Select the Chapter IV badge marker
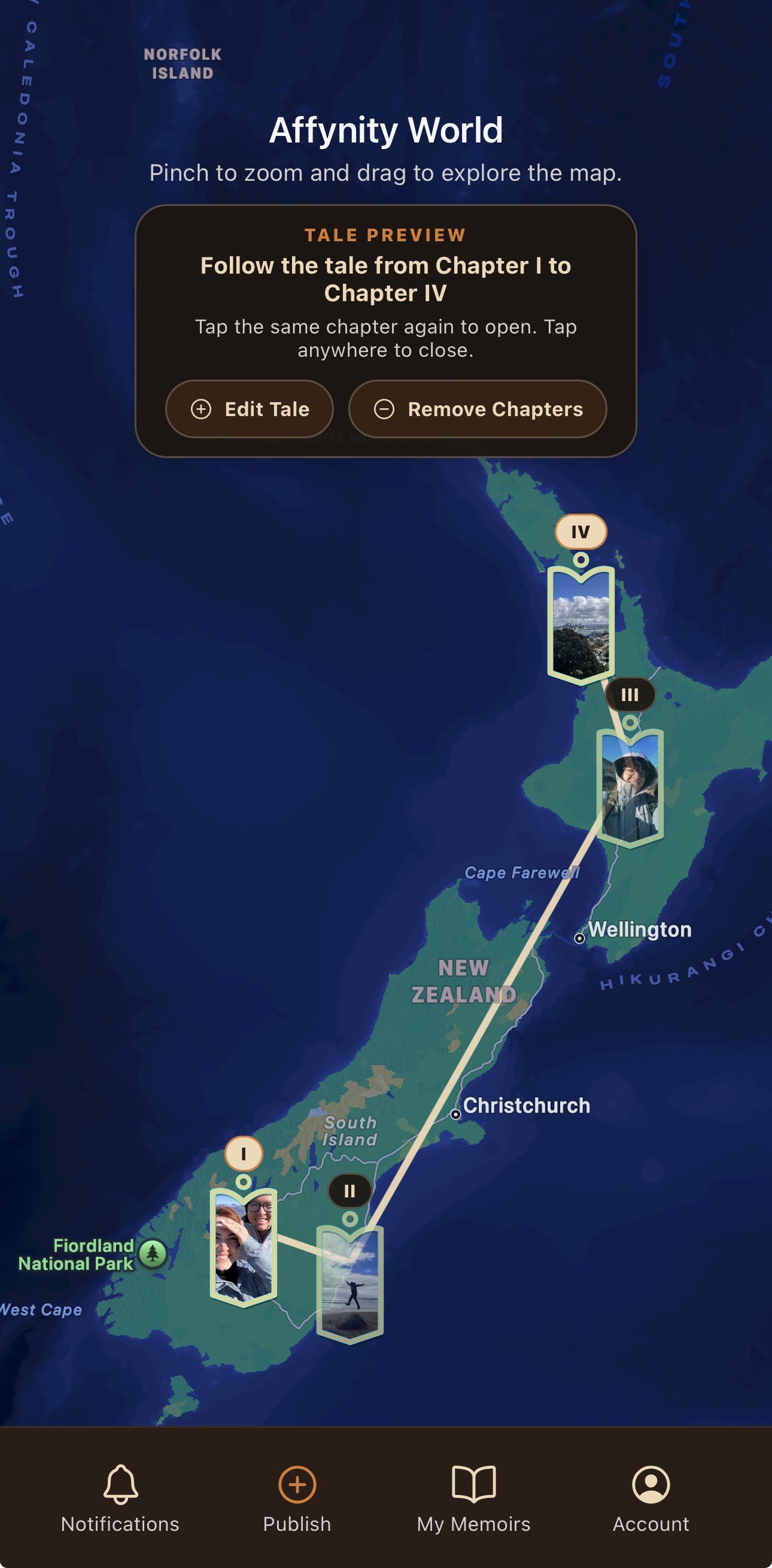 pyautogui.click(x=580, y=532)
